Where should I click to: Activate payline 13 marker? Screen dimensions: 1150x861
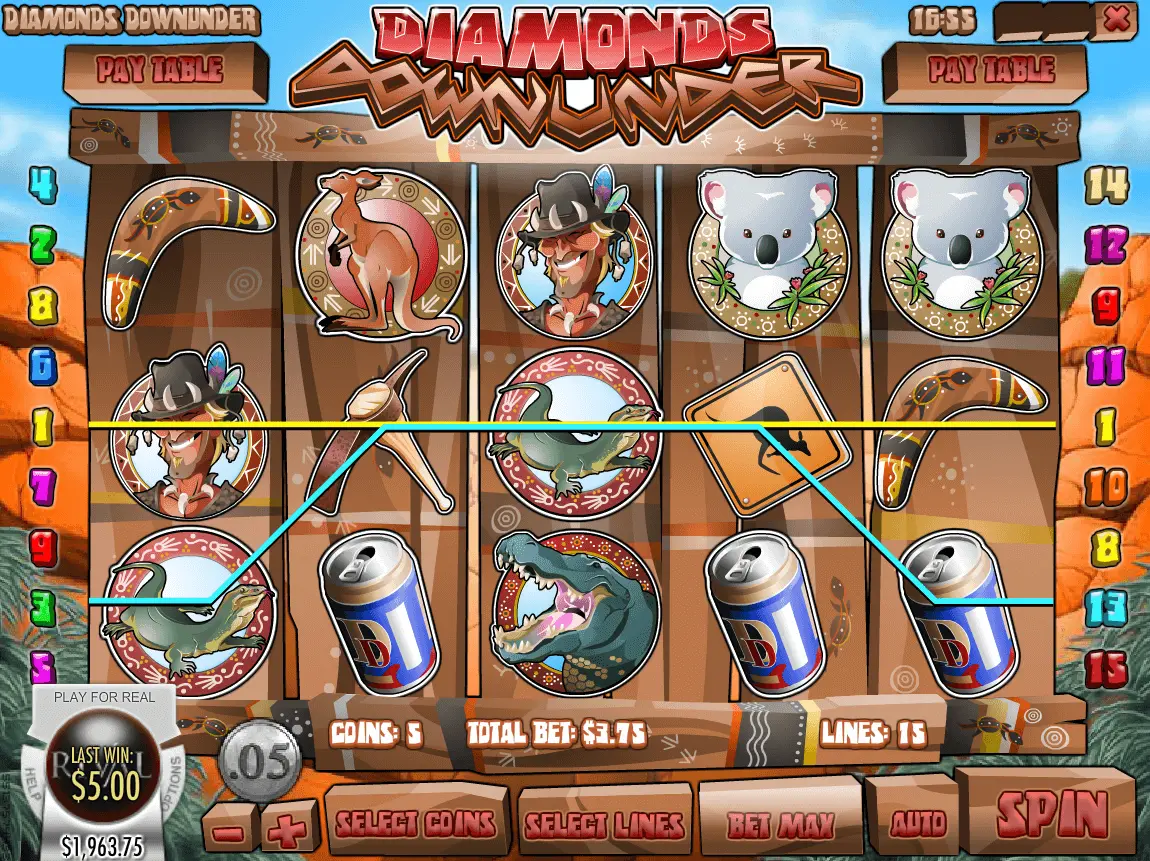click(x=1106, y=607)
